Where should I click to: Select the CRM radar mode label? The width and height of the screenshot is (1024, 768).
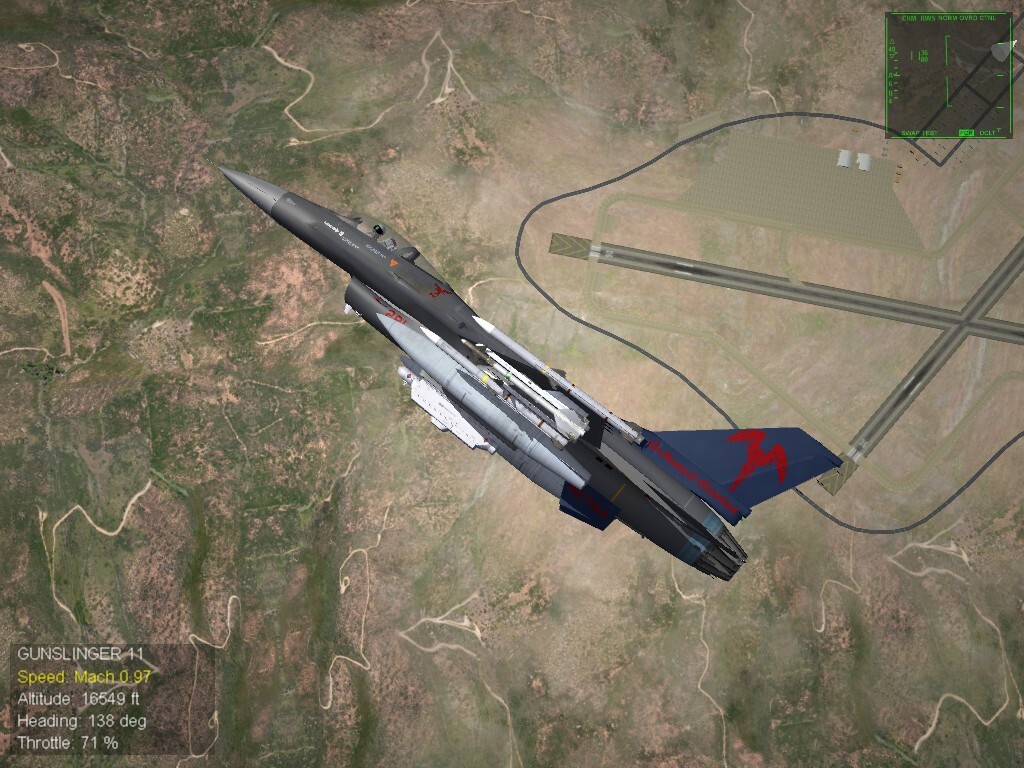tap(909, 18)
